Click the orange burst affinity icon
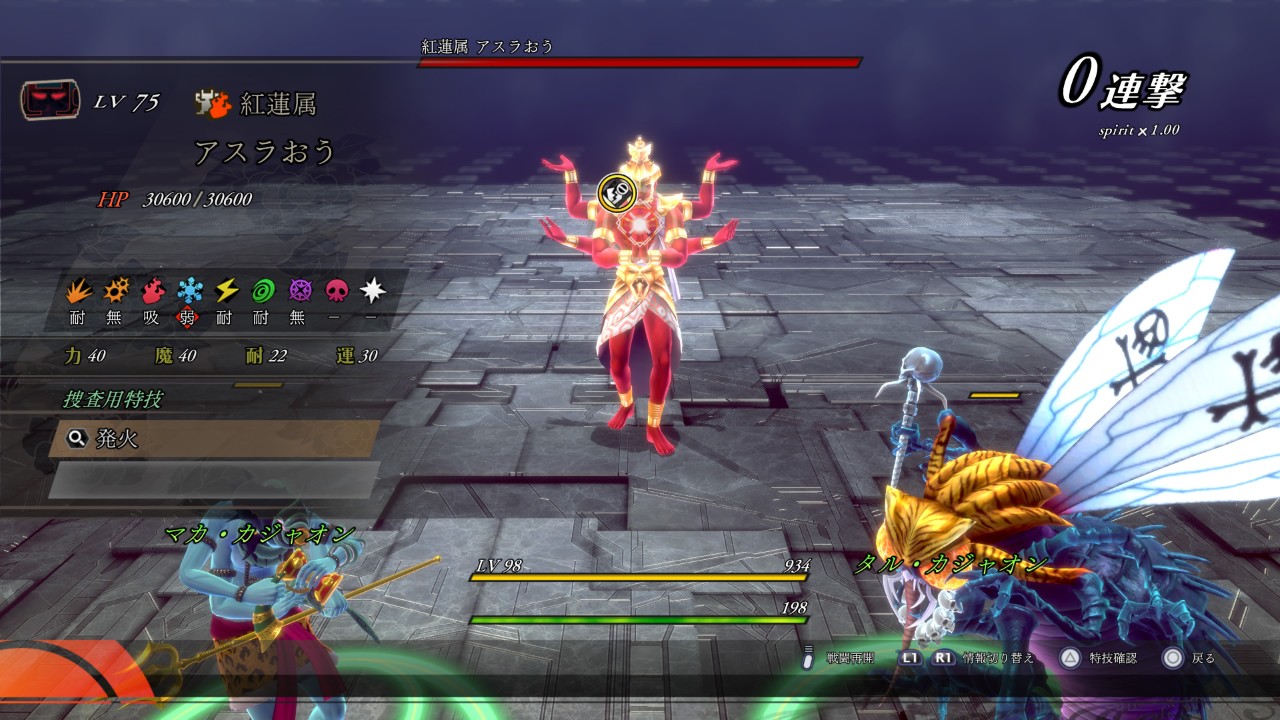Image resolution: width=1280 pixels, height=720 pixels. click(116, 291)
